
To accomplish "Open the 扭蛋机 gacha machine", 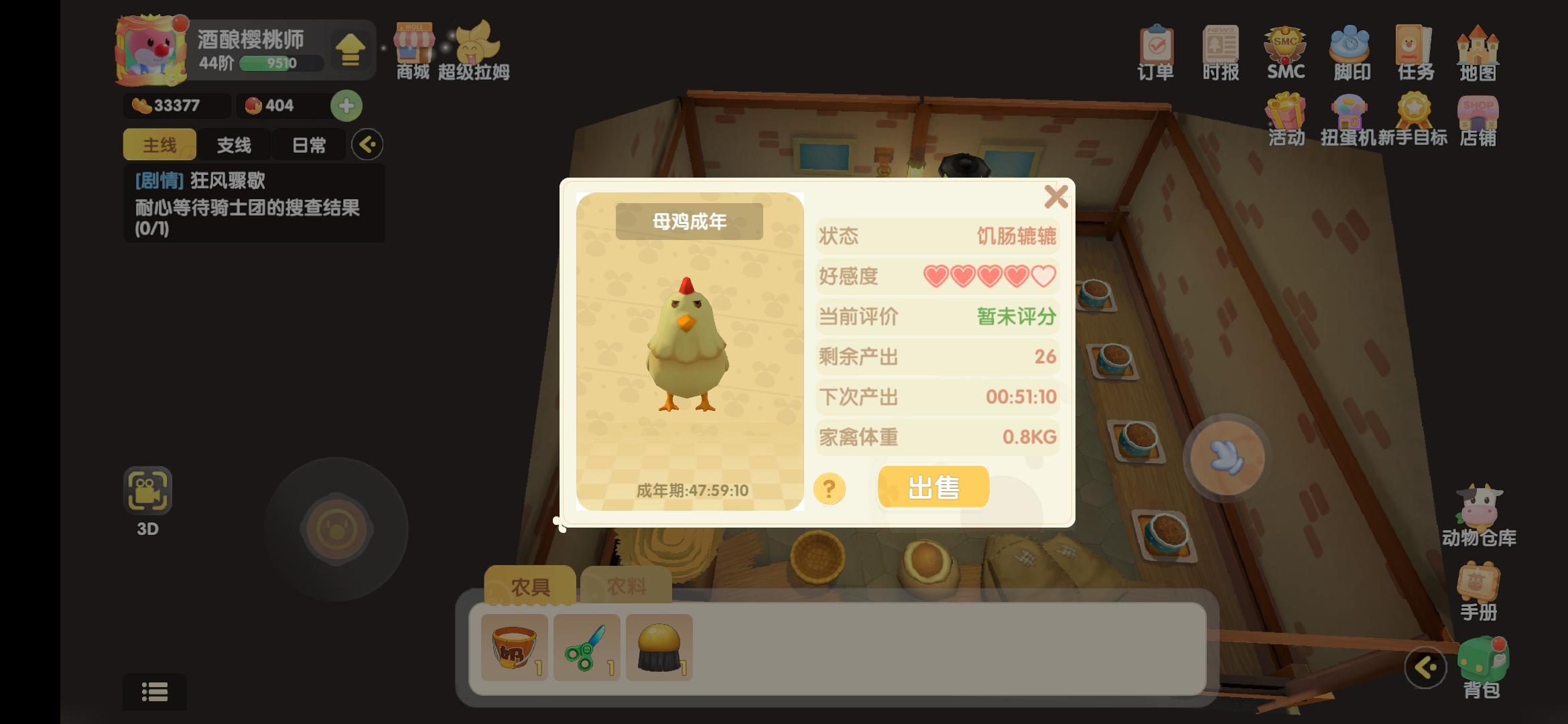I will pyautogui.click(x=1349, y=121).
